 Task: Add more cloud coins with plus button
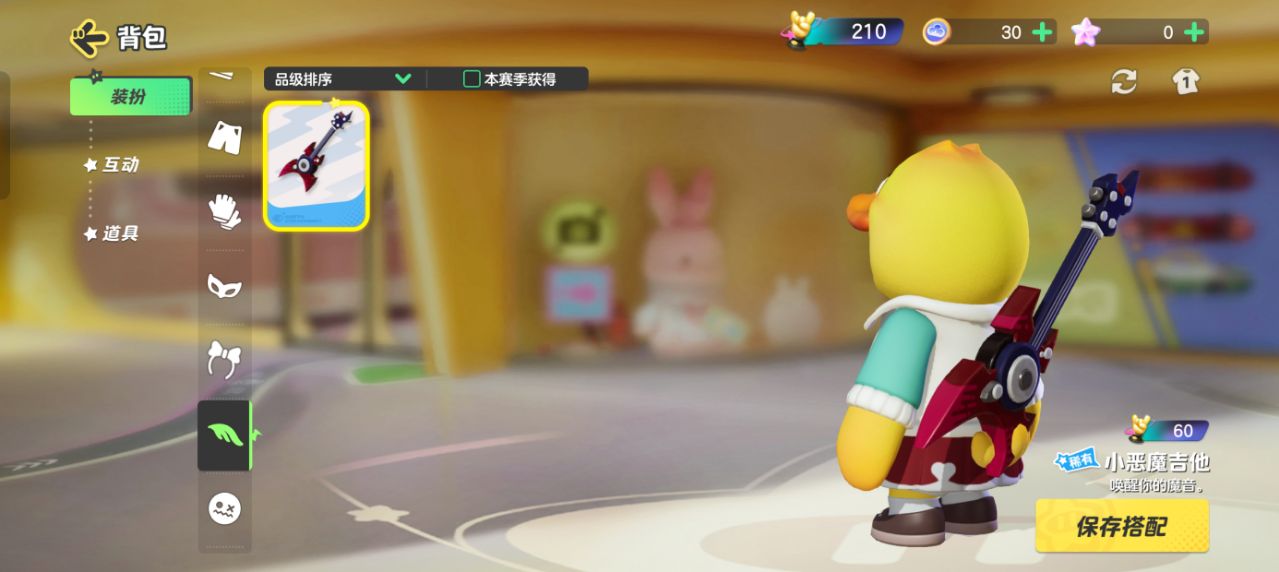pyautogui.click(x=1042, y=32)
